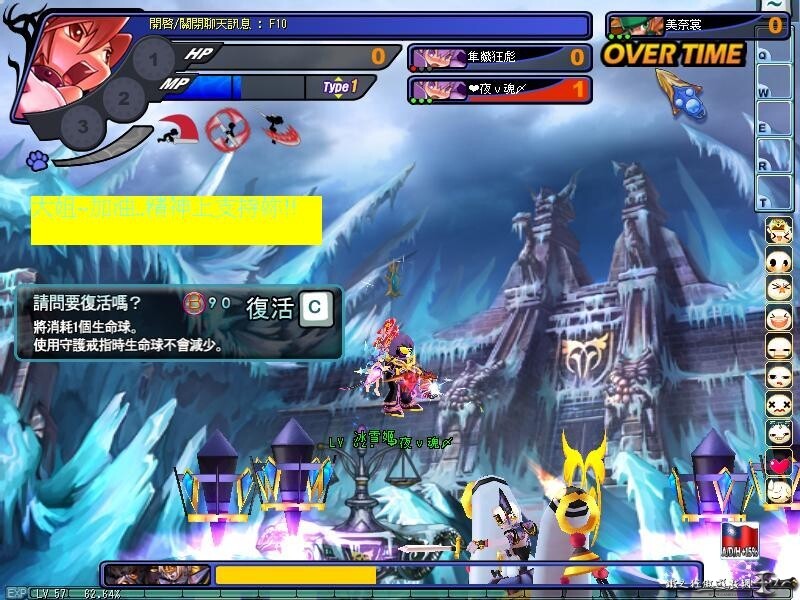The width and height of the screenshot is (800, 600).
Task: Select player ❤夜v魂〆 score entry
Action: click(500, 89)
